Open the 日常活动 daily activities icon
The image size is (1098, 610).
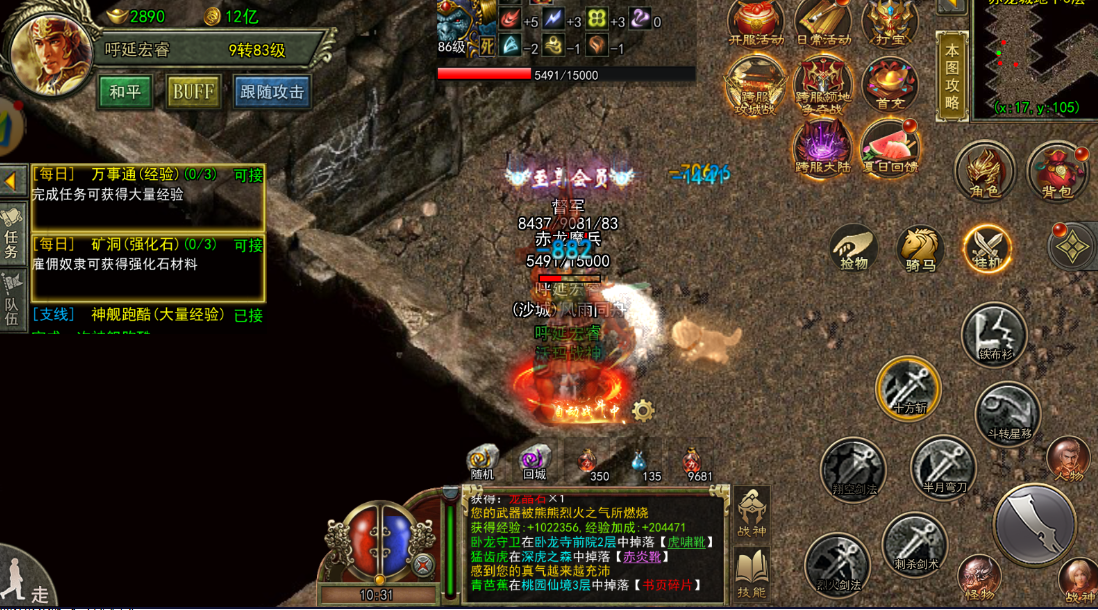coord(823,23)
